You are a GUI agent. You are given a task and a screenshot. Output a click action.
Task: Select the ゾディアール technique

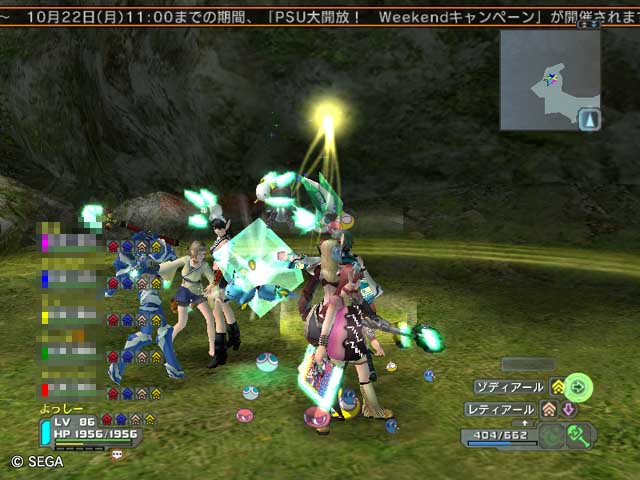pos(510,387)
